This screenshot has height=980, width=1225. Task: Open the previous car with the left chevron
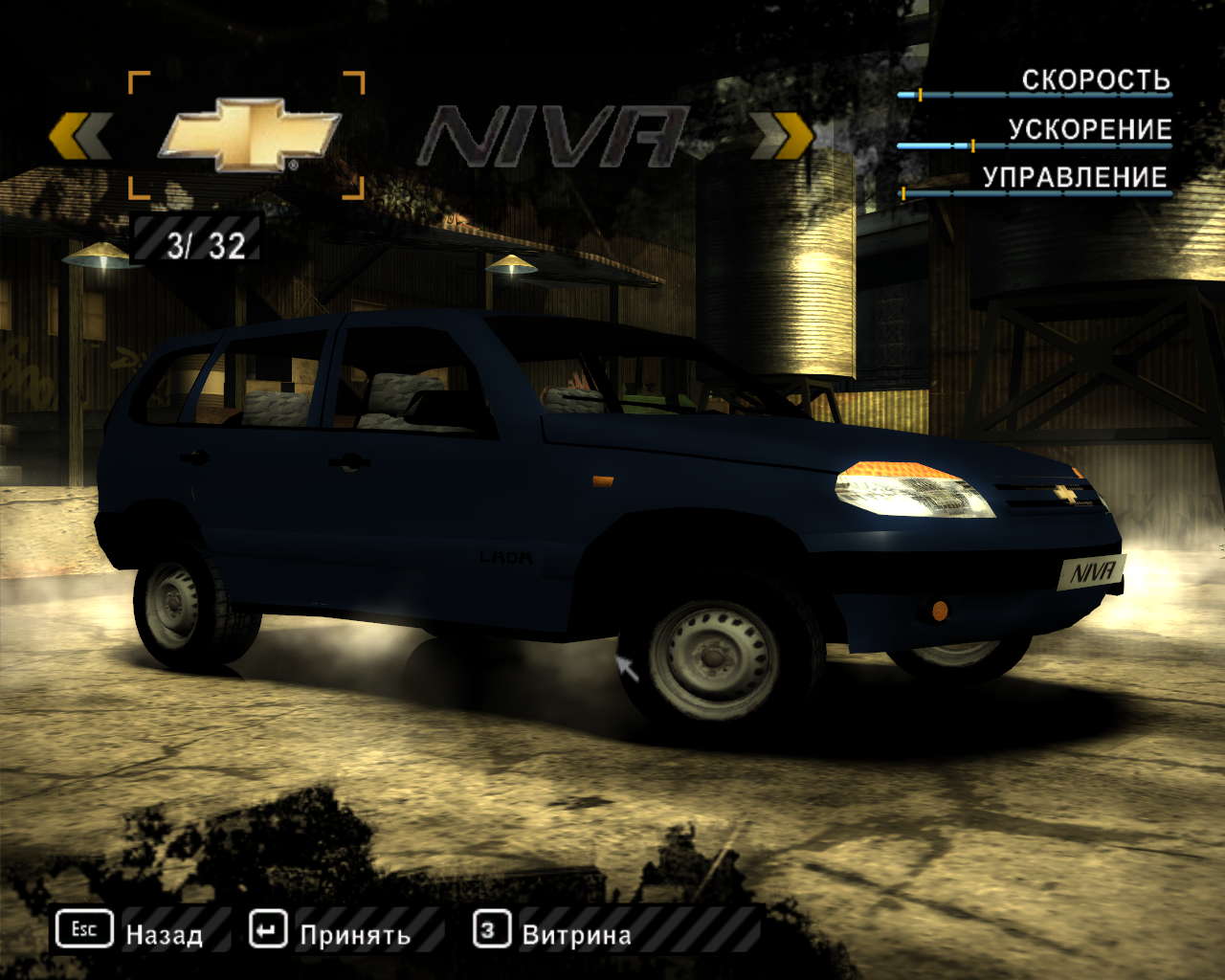(80, 134)
